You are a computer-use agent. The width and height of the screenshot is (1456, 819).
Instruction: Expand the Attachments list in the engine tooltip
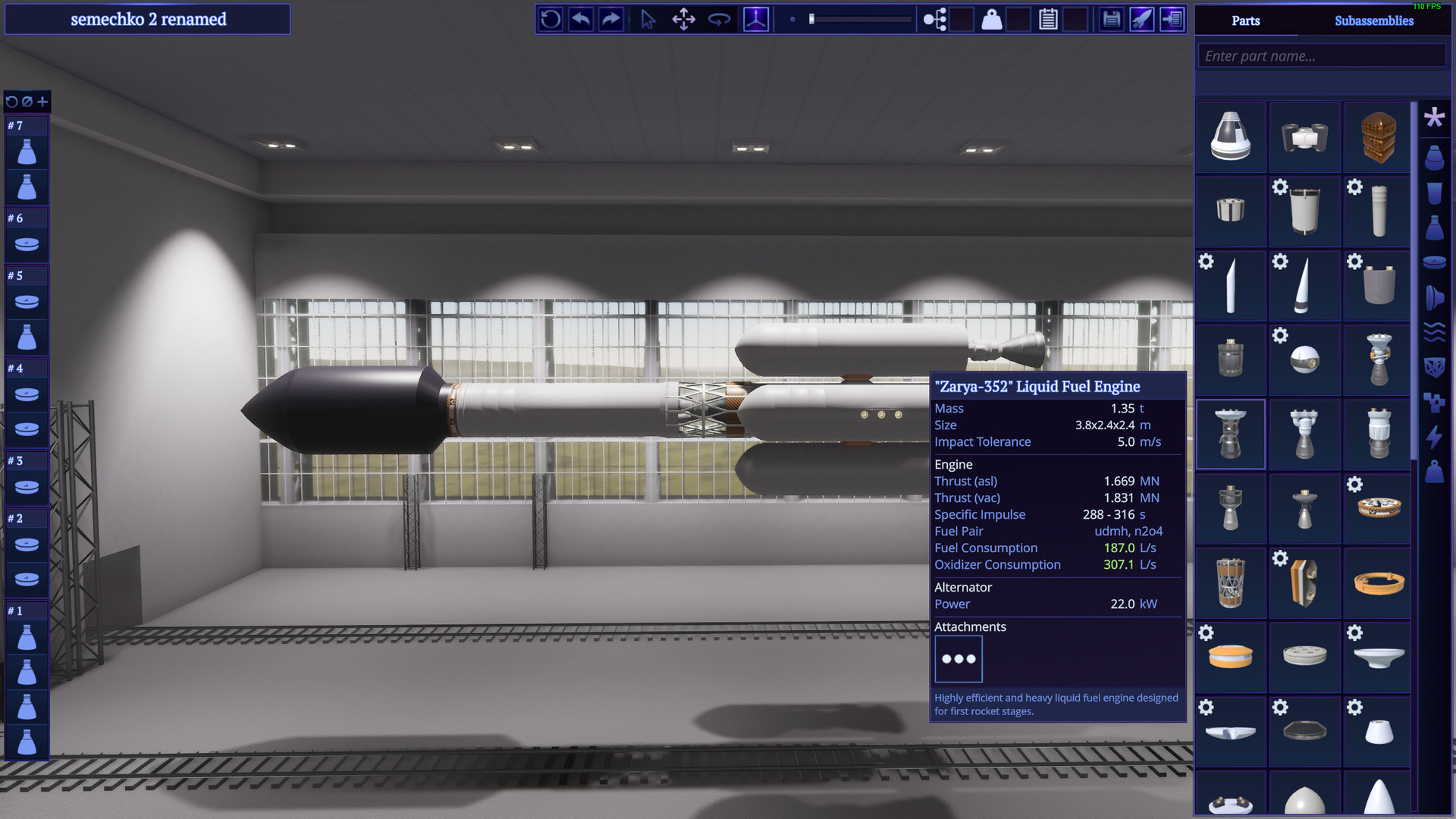point(959,658)
